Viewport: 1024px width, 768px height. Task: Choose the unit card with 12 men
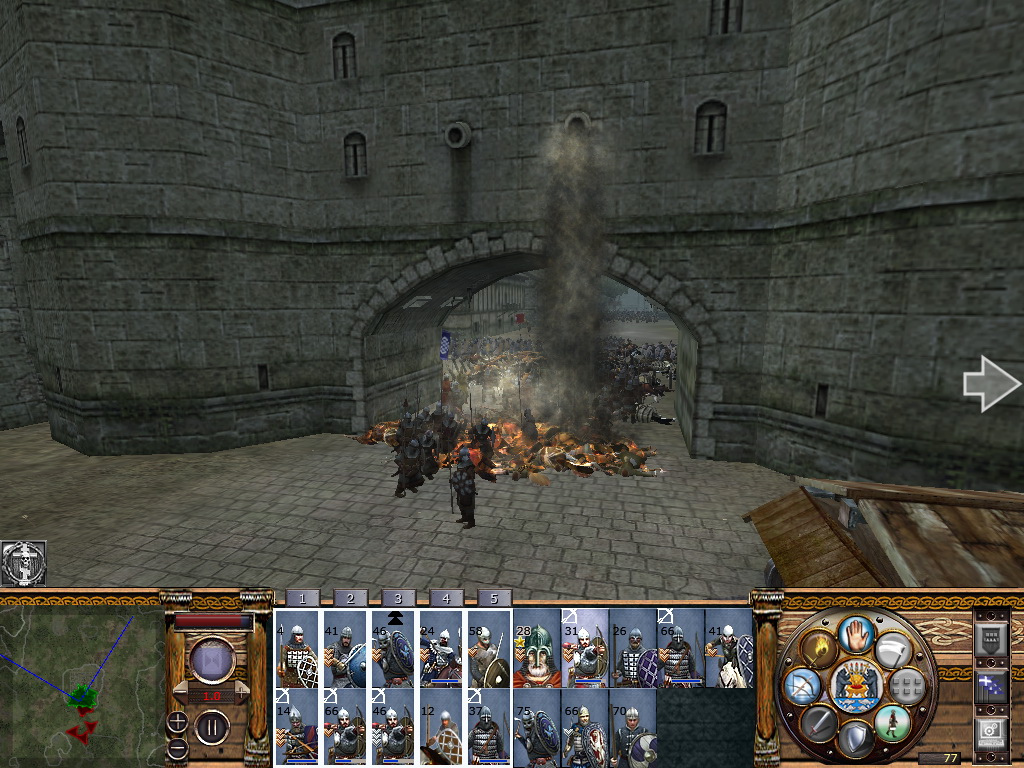tap(441, 730)
